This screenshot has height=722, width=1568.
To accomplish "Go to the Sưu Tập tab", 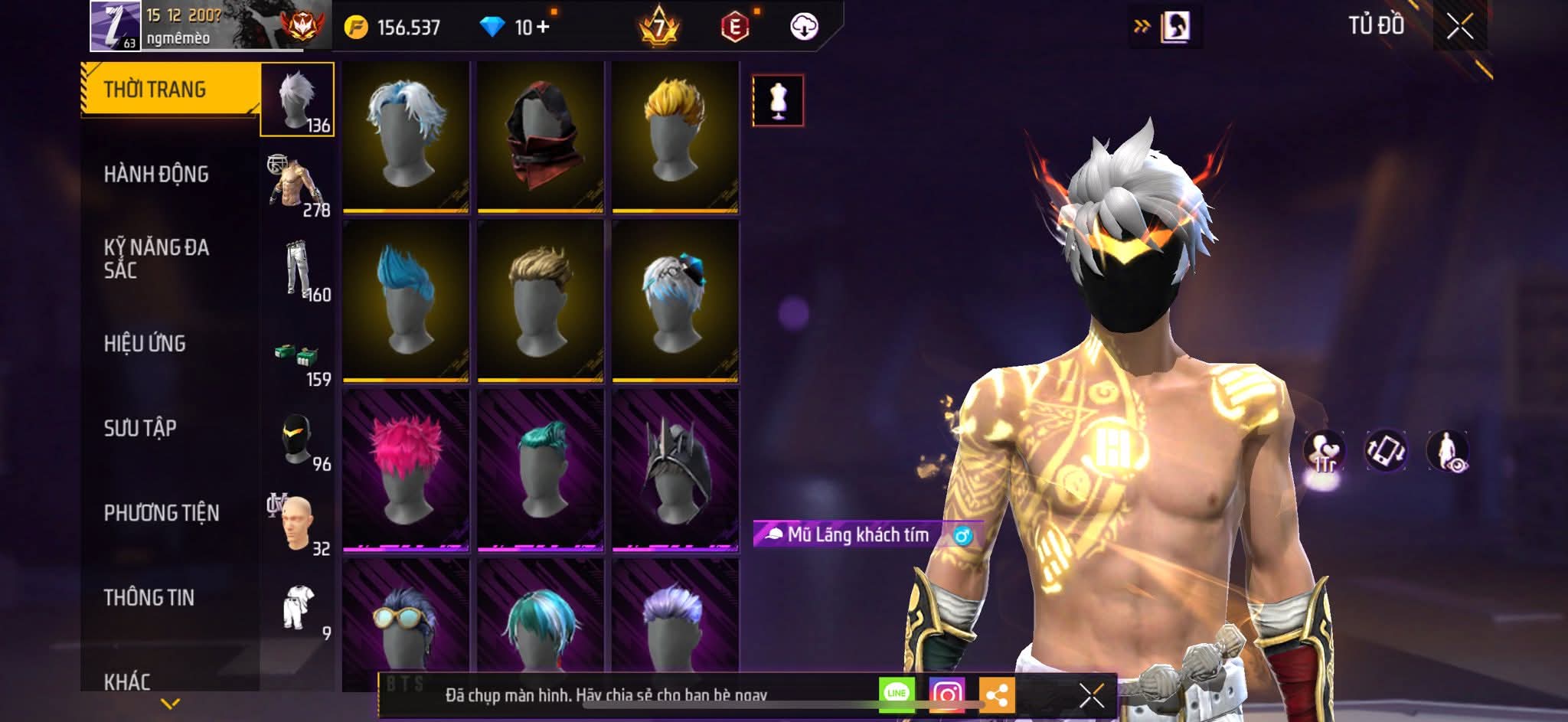I will point(140,428).
